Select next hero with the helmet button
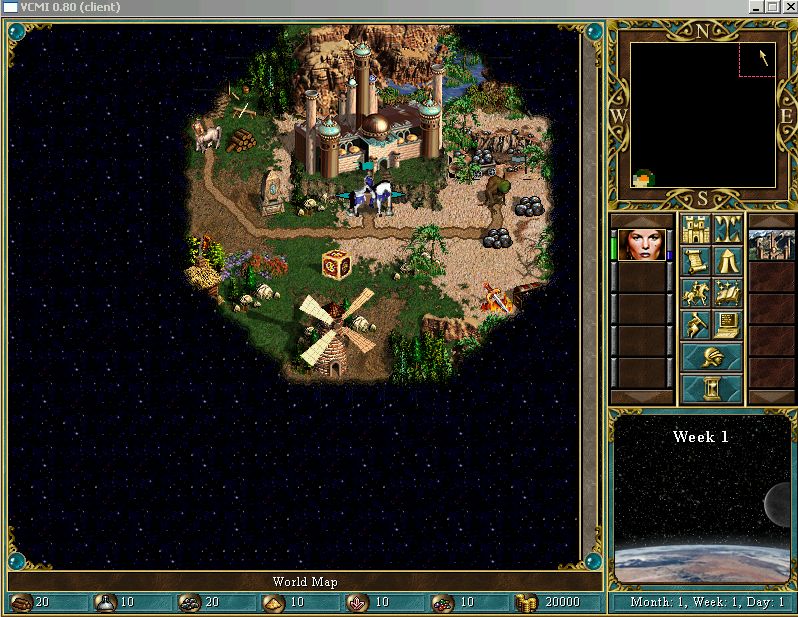 point(712,356)
